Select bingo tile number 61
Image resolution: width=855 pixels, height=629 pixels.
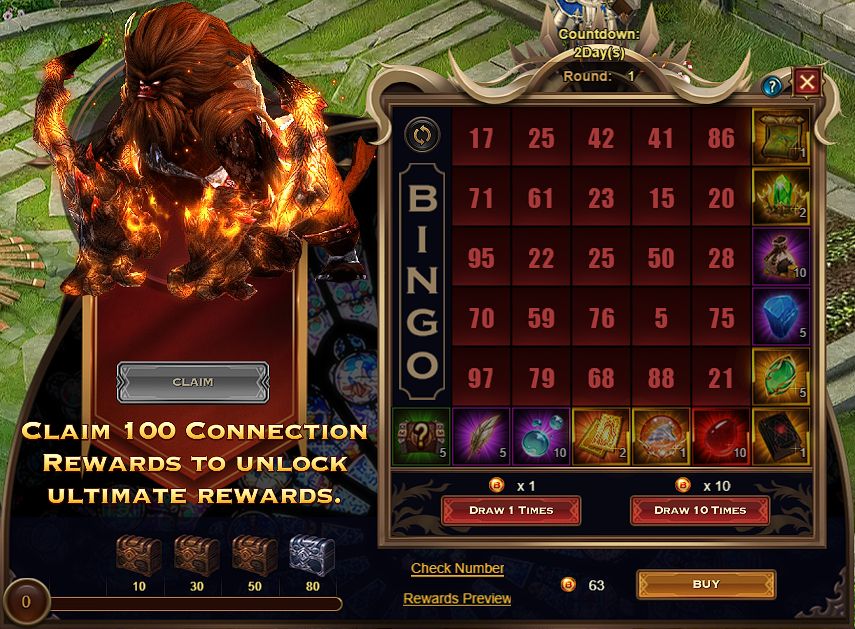541,198
